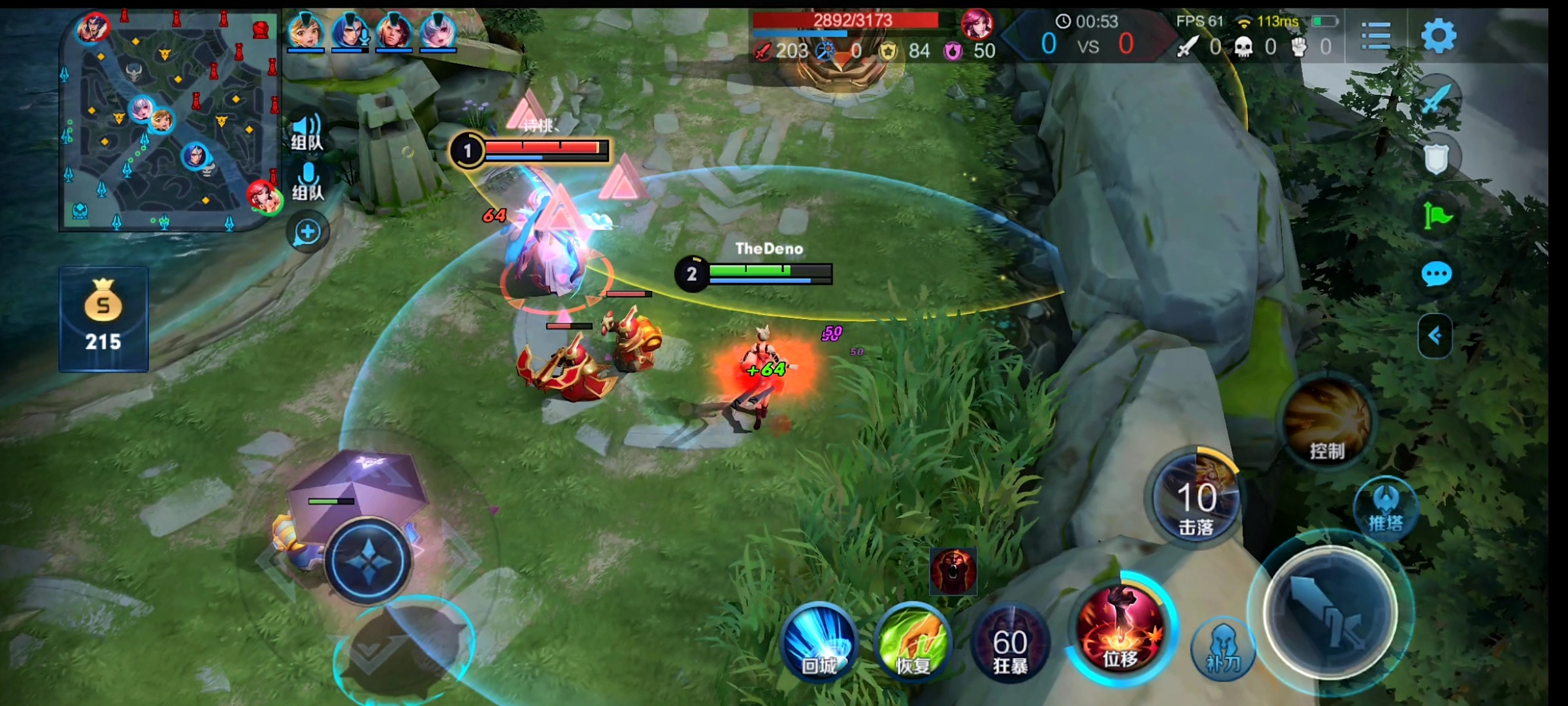Open the scoreboard list icon

[x=1375, y=35]
